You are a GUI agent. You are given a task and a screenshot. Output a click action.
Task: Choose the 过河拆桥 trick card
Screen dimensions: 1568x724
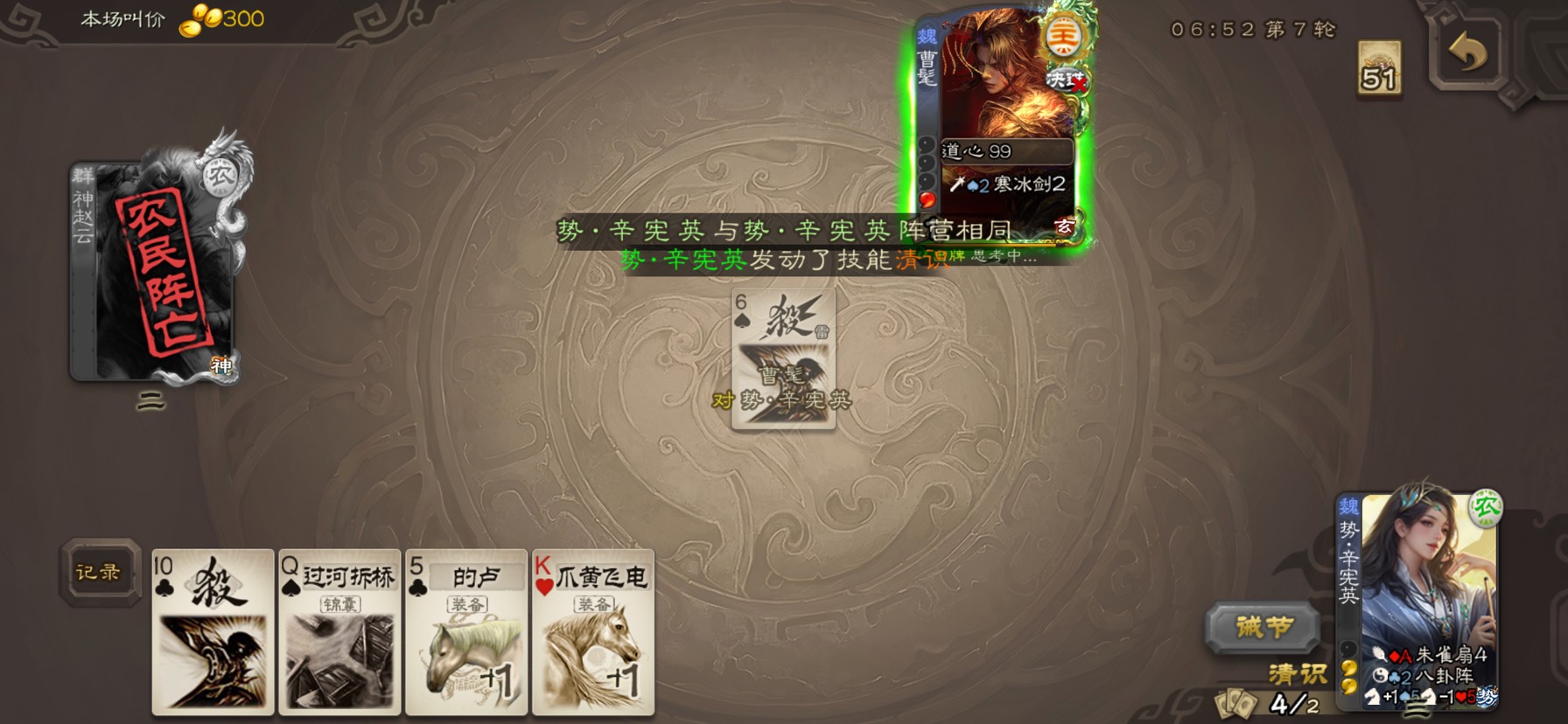339,631
